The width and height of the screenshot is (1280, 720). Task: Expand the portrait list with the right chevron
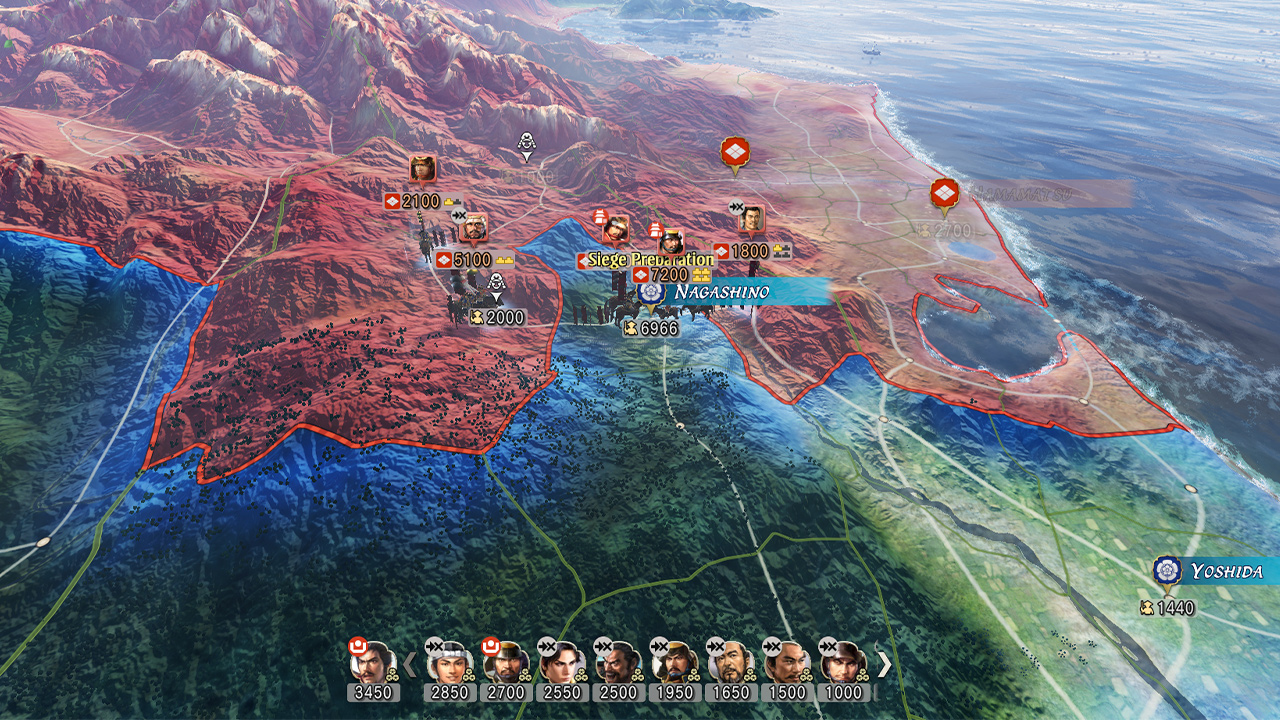point(883,663)
